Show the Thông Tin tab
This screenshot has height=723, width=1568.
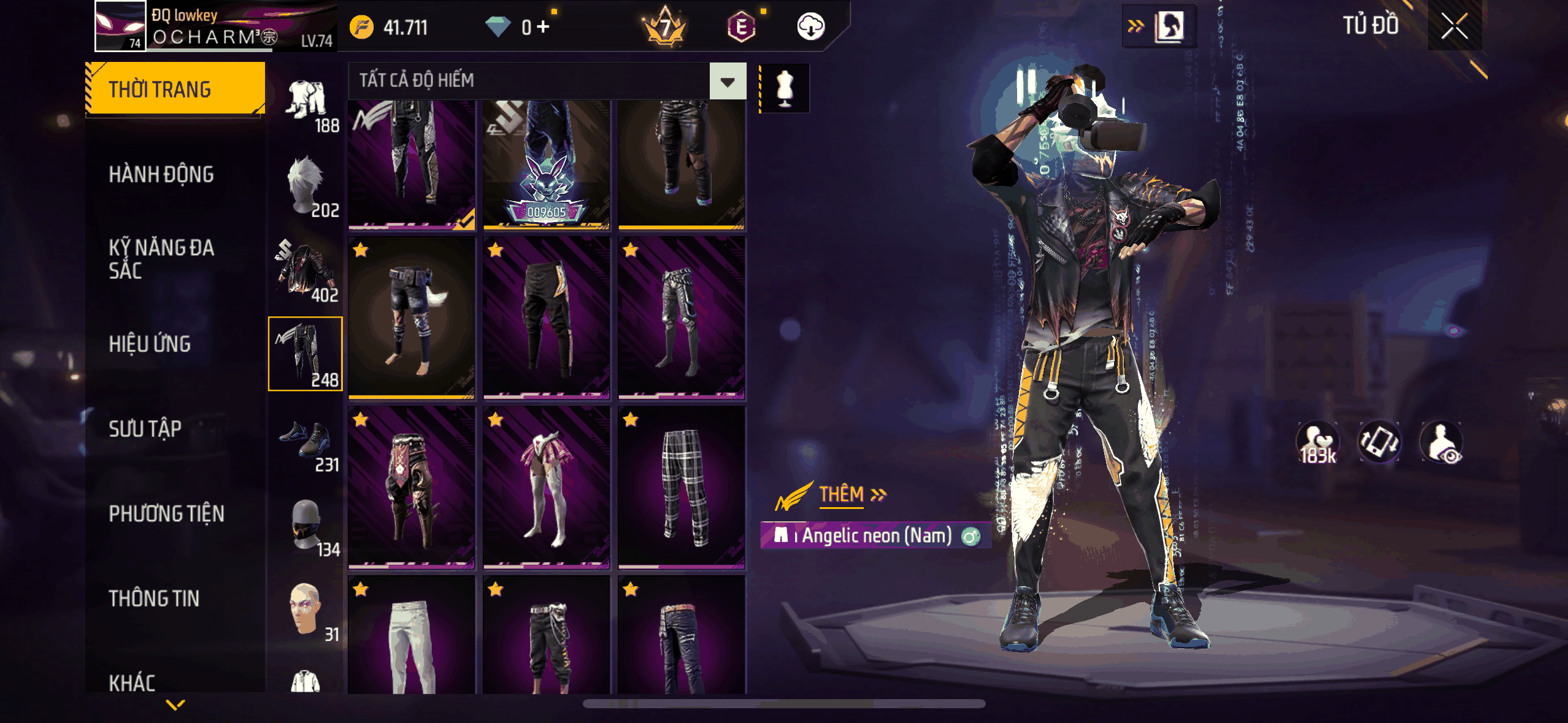[154, 599]
